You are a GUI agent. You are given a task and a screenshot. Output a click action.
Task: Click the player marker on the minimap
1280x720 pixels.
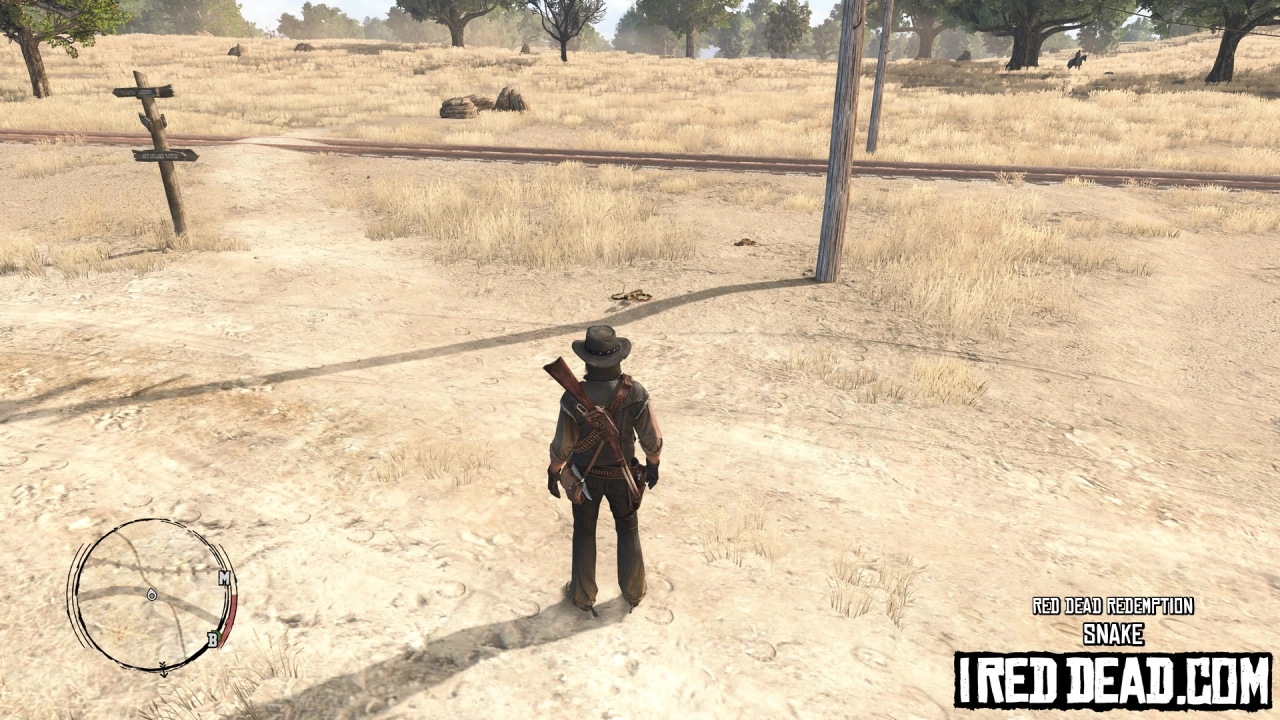pos(152,595)
